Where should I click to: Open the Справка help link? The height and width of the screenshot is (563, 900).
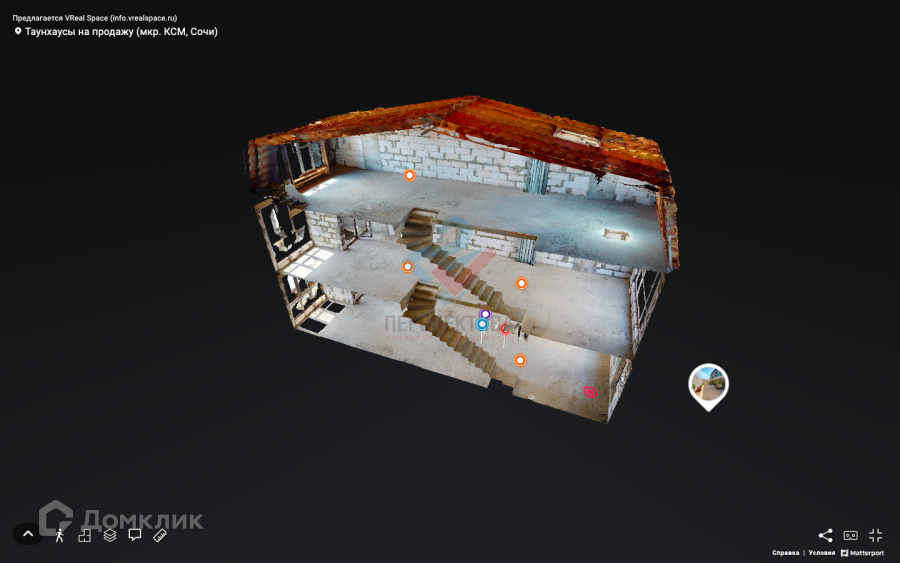[785, 553]
